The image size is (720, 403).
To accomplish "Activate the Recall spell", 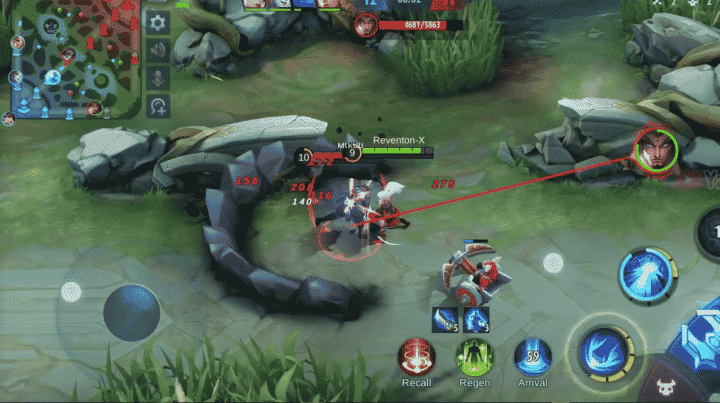I will pyautogui.click(x=417, y=357).
